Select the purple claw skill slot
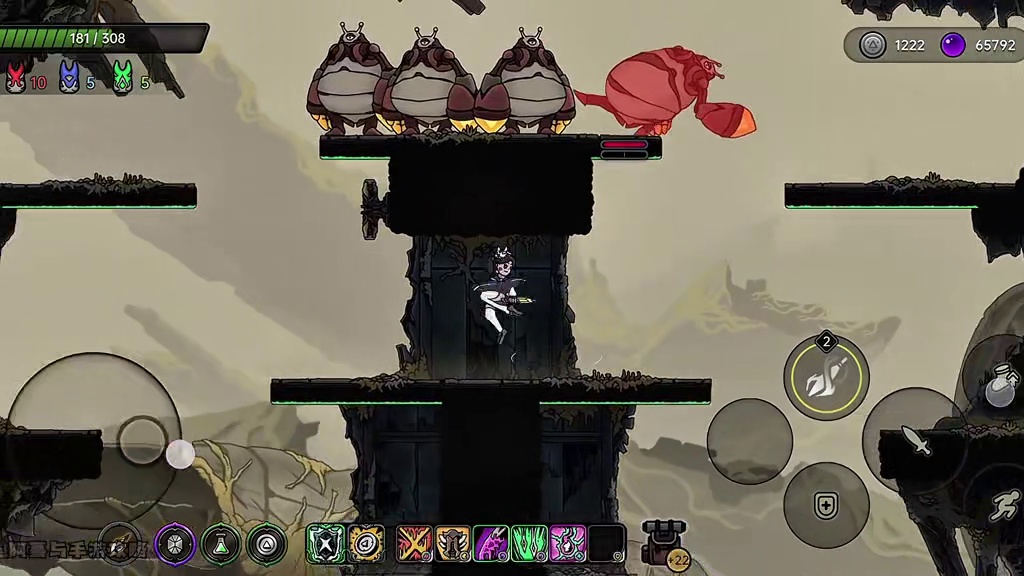Image resolution: width=1024 pixels, height=576 pixels. point(491,544)
